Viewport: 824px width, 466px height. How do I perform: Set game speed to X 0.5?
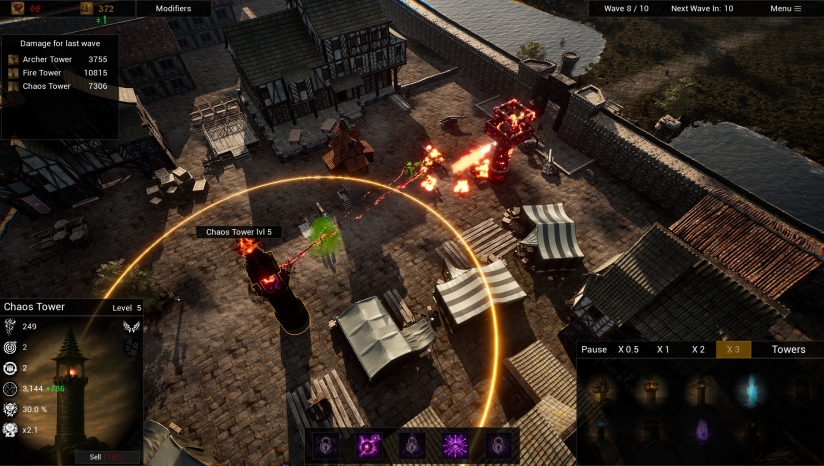pyautogui.click(x=627, y=350)
